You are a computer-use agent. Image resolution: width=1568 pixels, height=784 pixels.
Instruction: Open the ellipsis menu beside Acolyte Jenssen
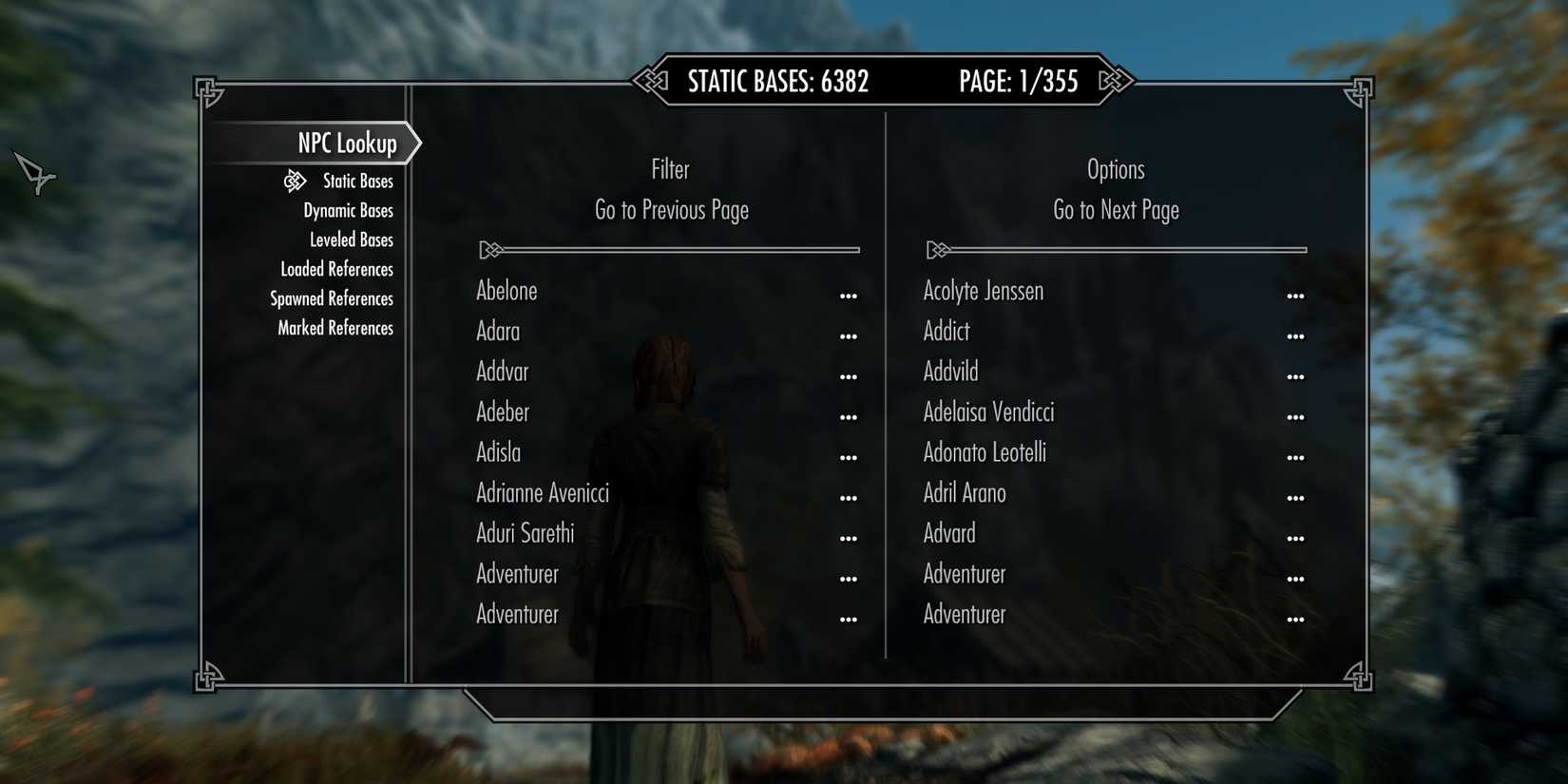1296,295
